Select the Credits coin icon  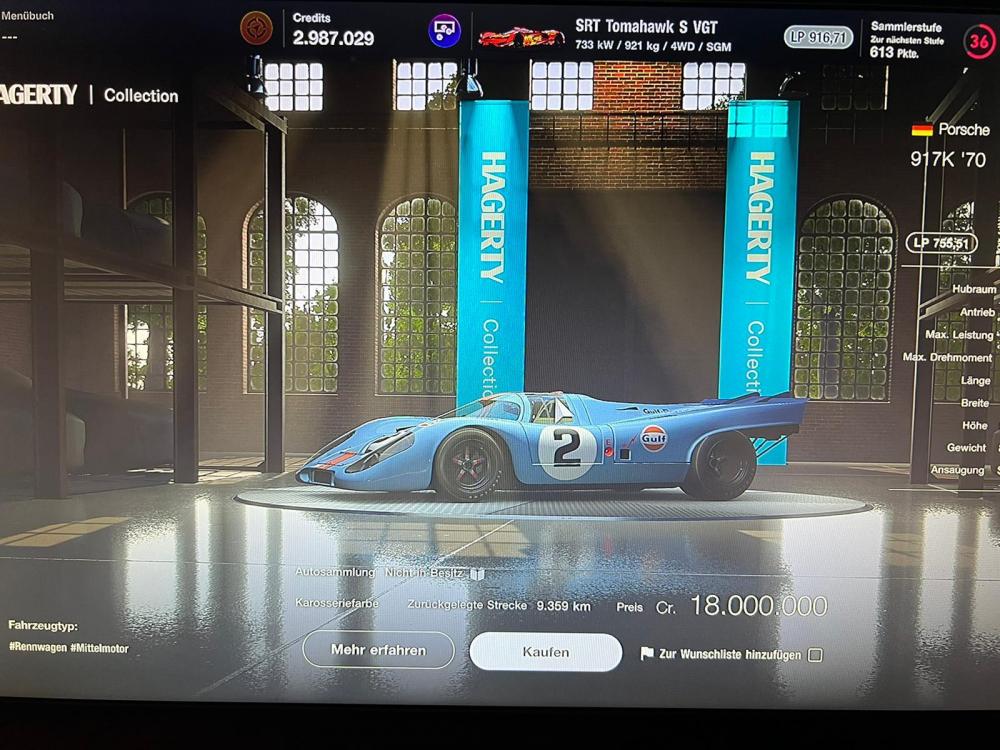[257, 29]
